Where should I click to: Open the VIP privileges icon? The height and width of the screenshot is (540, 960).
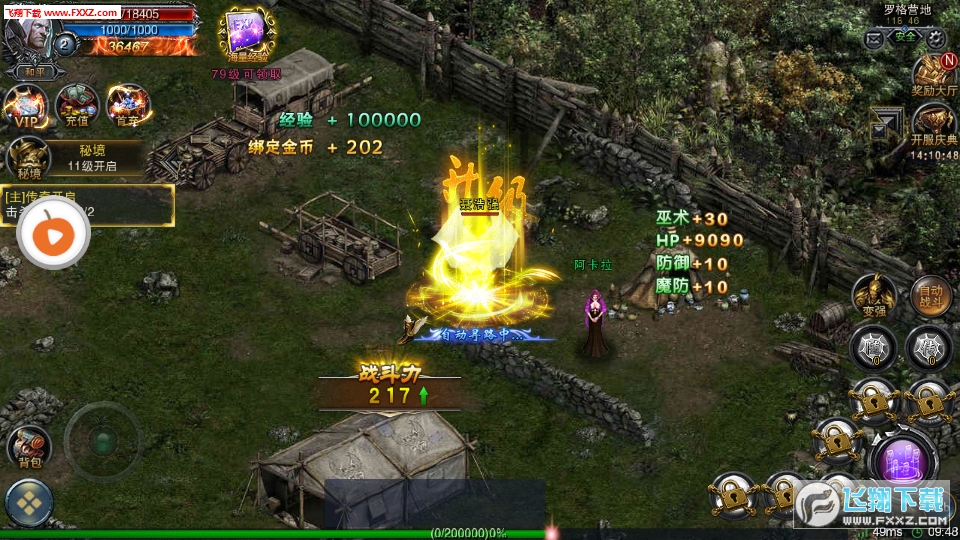click(x=25, y=105)
